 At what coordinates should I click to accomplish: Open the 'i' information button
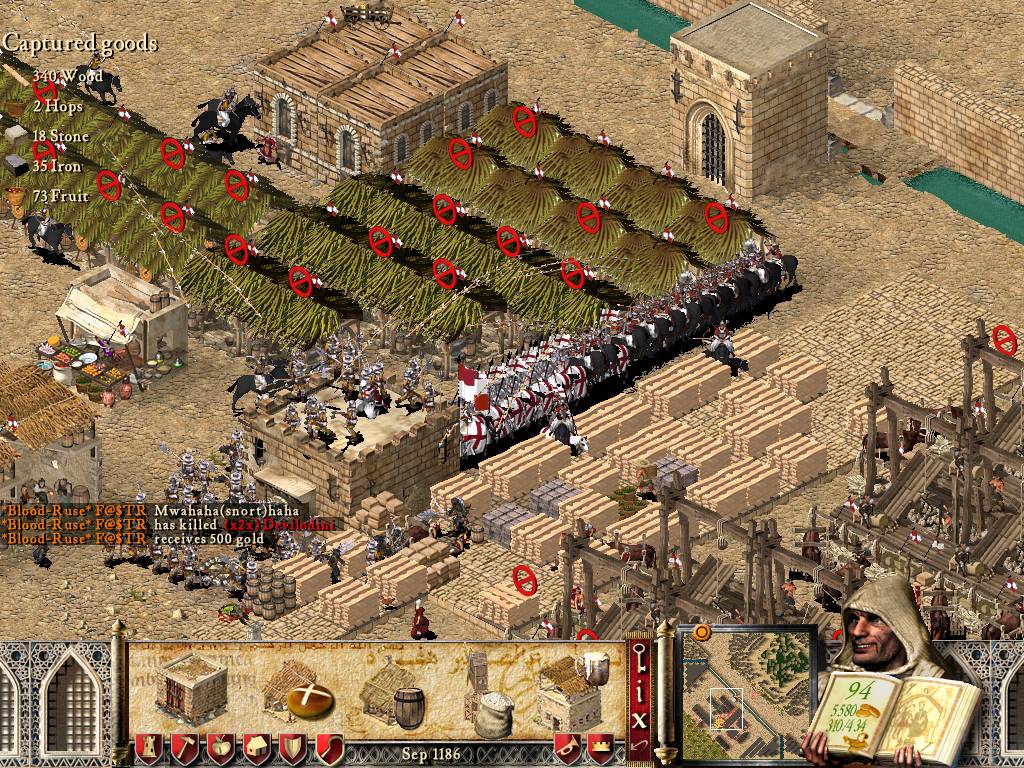pos(639,689)
